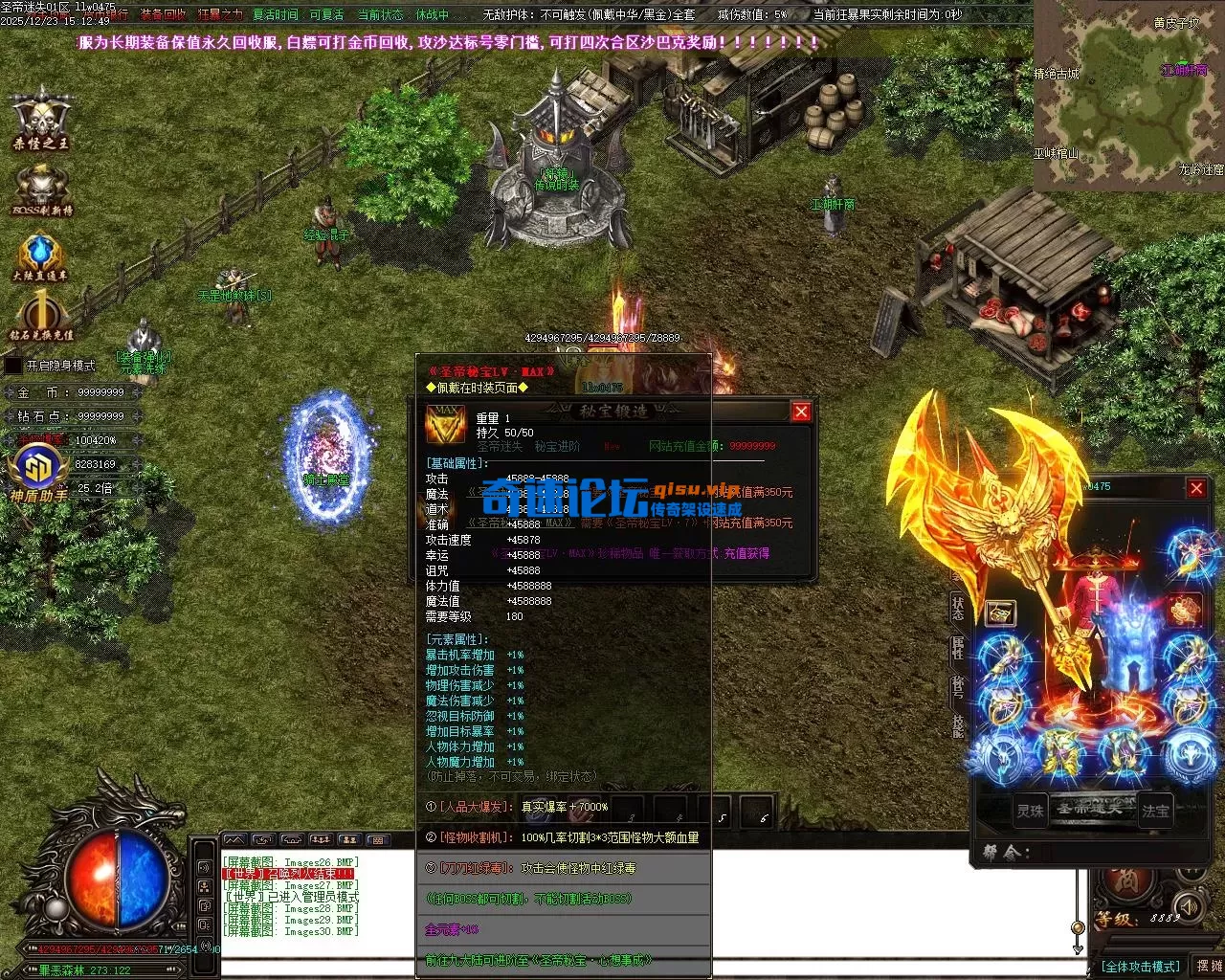Viewport: 1225px width, 980px height.
Task: Toggle the 开启隐身模式 checkbox
Action: pyautogui.click(x=13, y=366)
